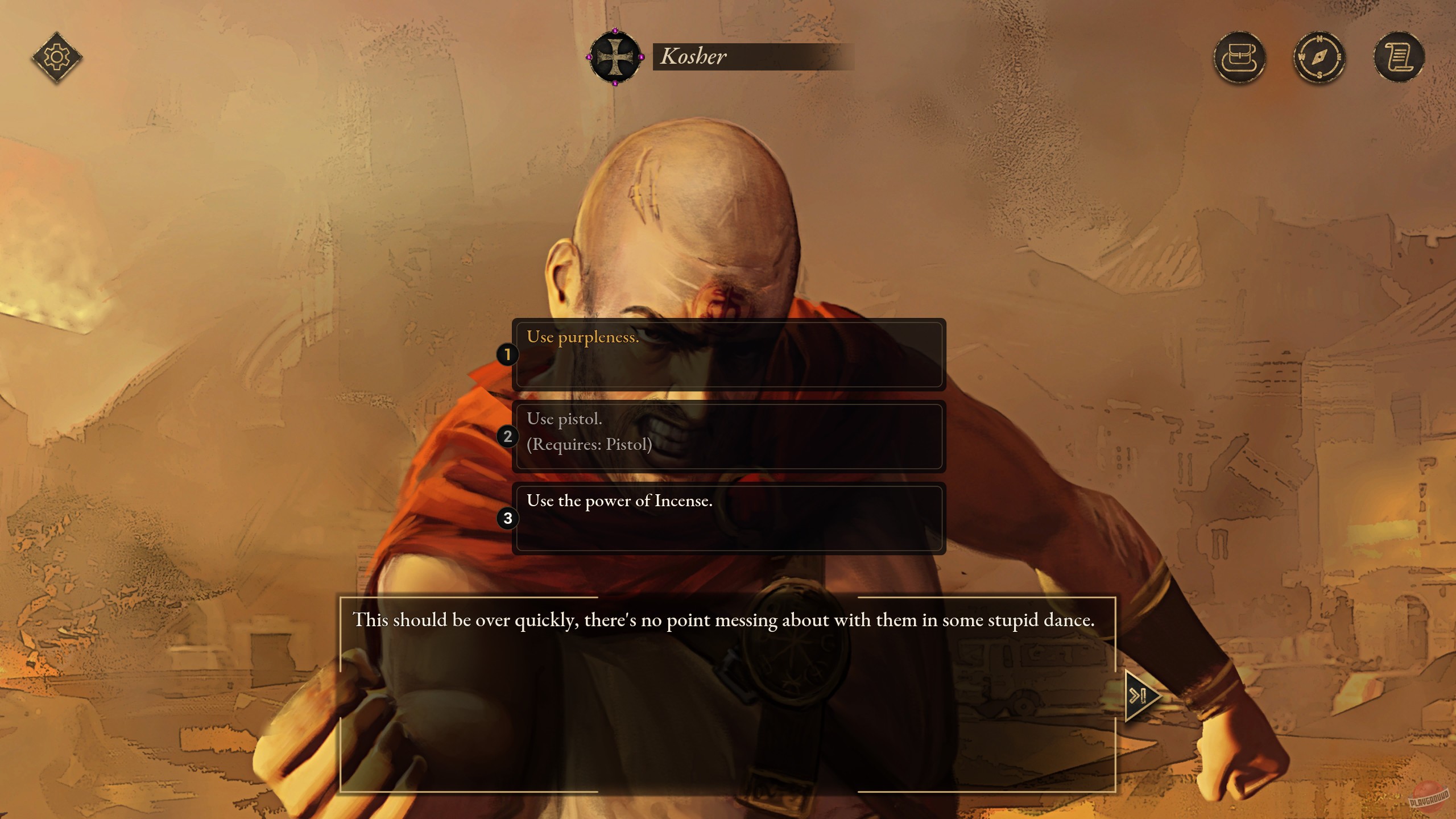Select the 'Use the power of Incense' option
The width and height of the screenshot is (1456, 819).
pos(730,518)
